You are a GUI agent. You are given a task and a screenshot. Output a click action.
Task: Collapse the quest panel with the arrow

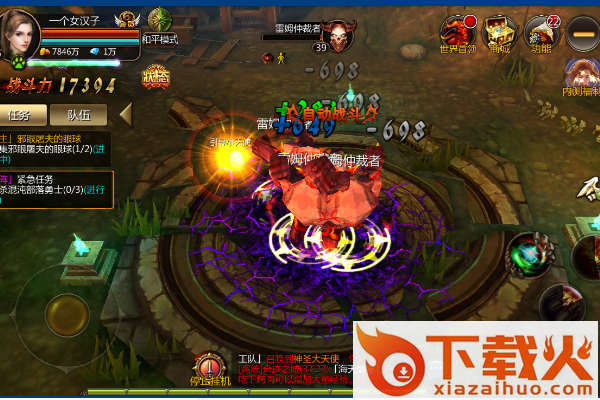point(126,114)
